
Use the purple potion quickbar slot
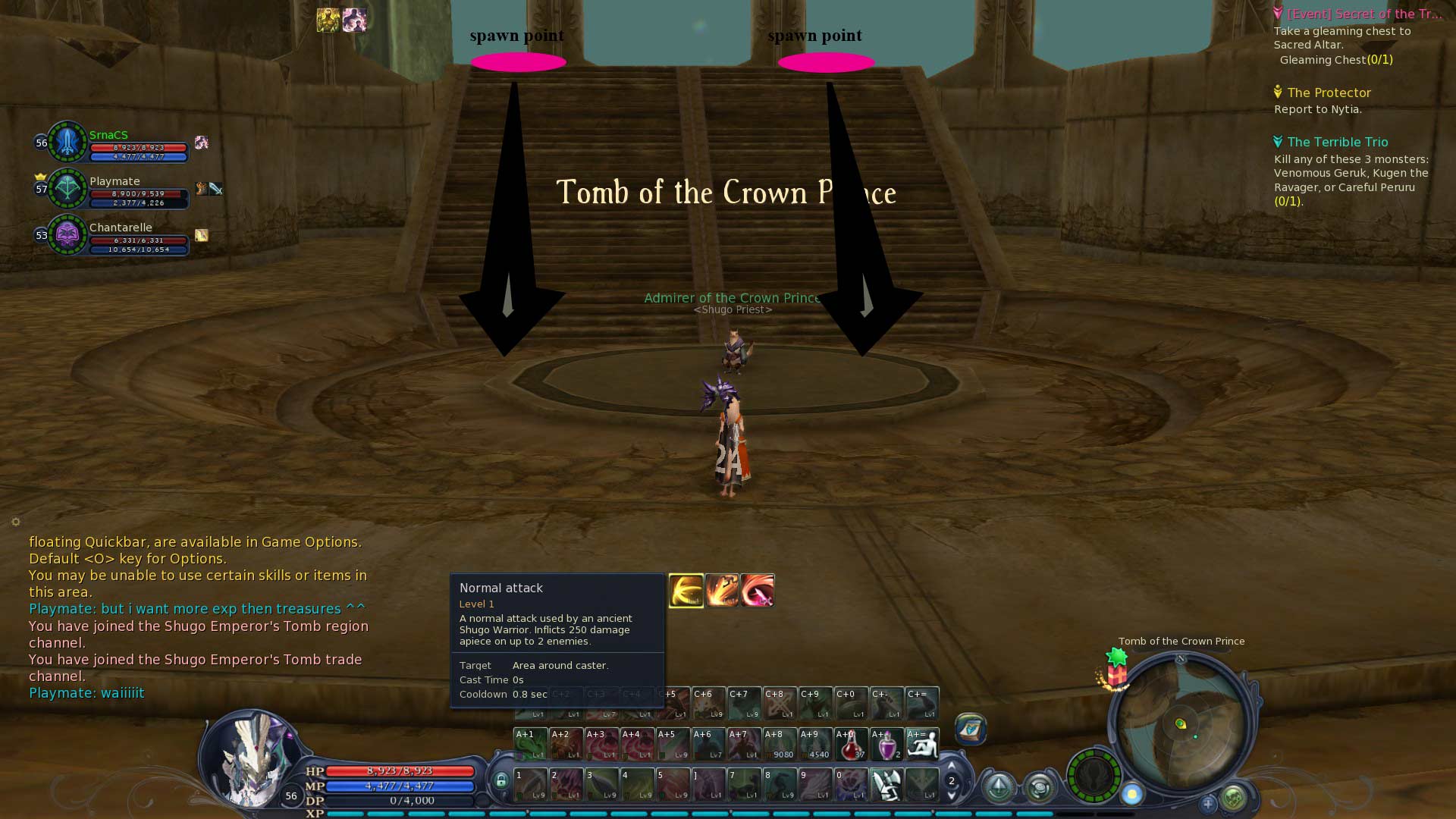pos(886,744)
